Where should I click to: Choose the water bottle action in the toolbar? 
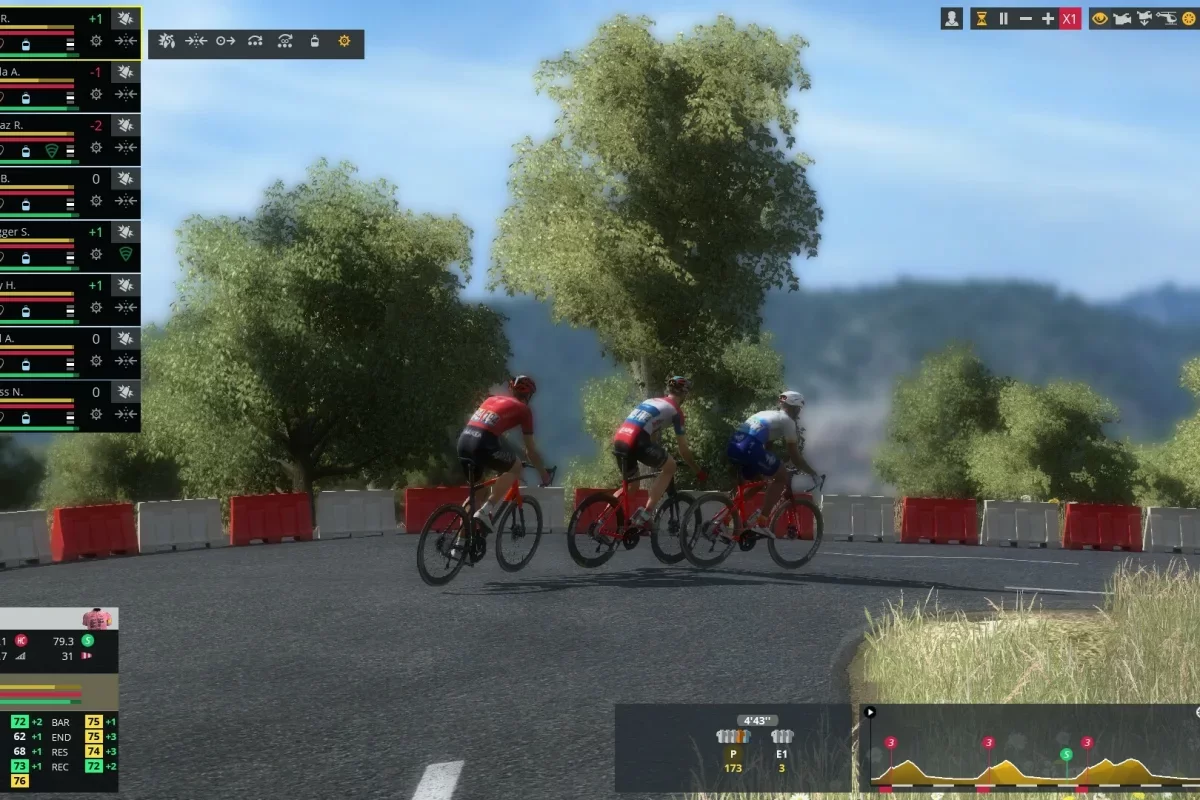click(x=315, y=41)
